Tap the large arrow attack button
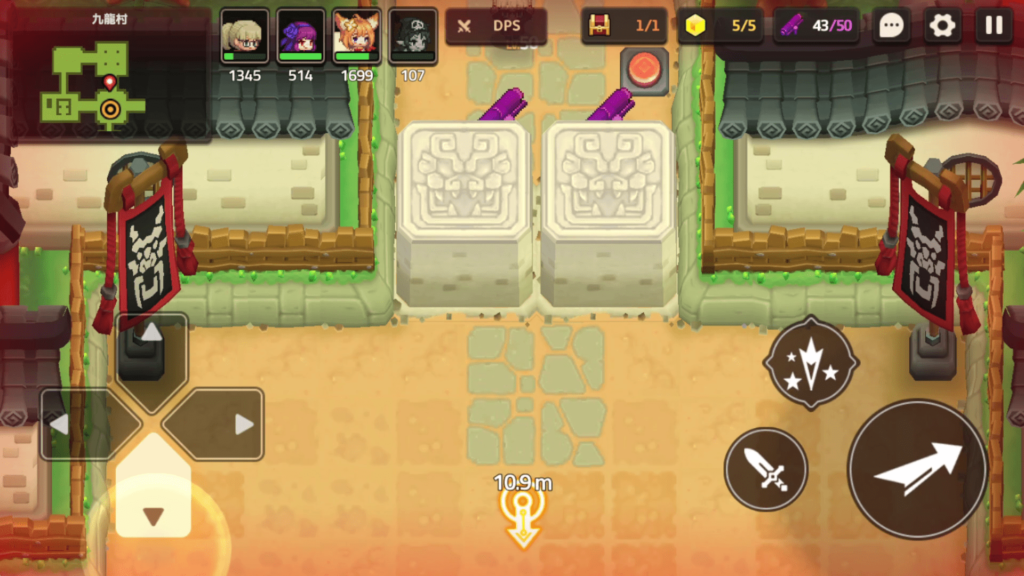The image size is (1024, 576). [917, 468]
